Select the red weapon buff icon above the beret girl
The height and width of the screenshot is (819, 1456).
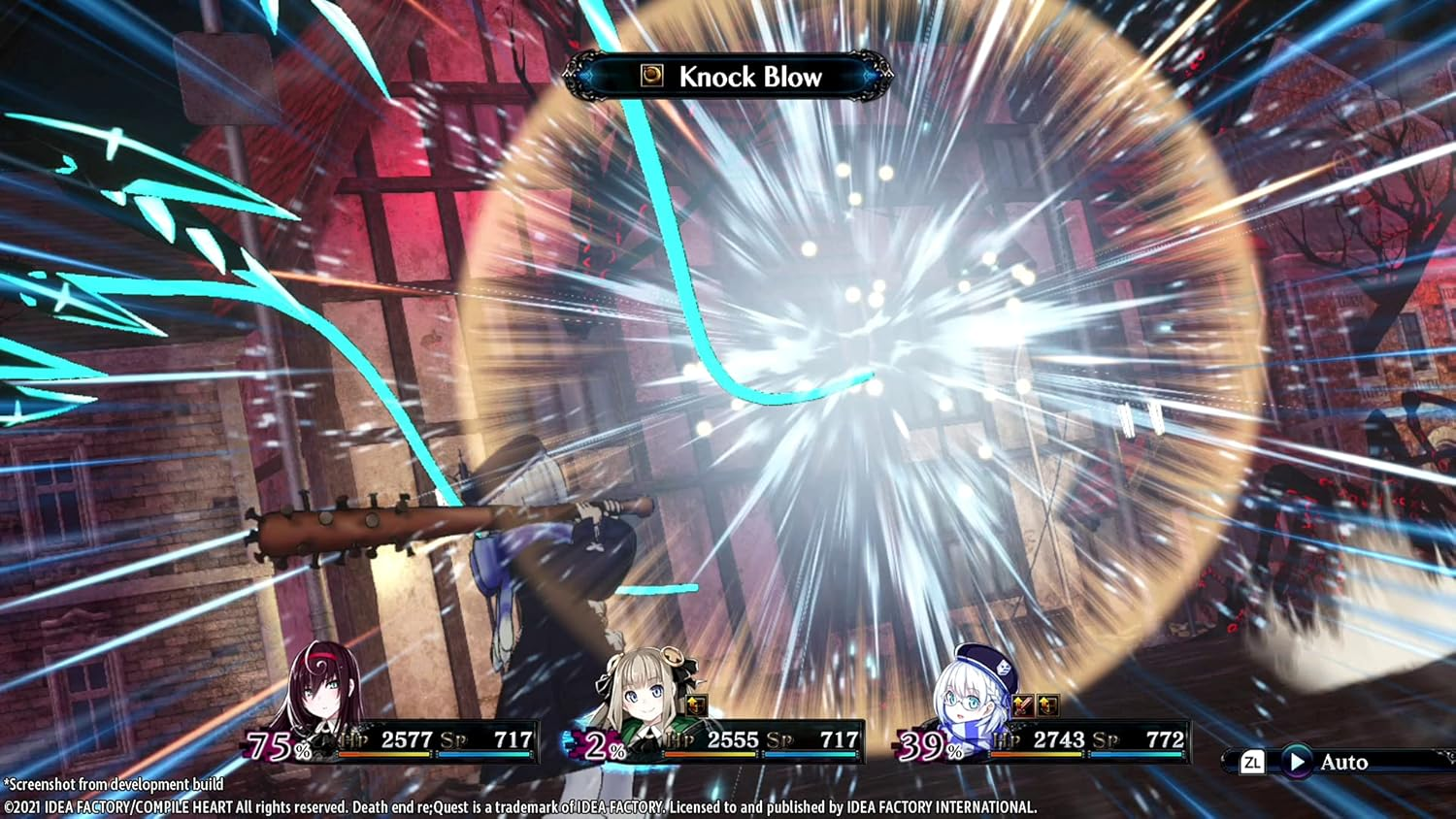[x=1022, y=705]
